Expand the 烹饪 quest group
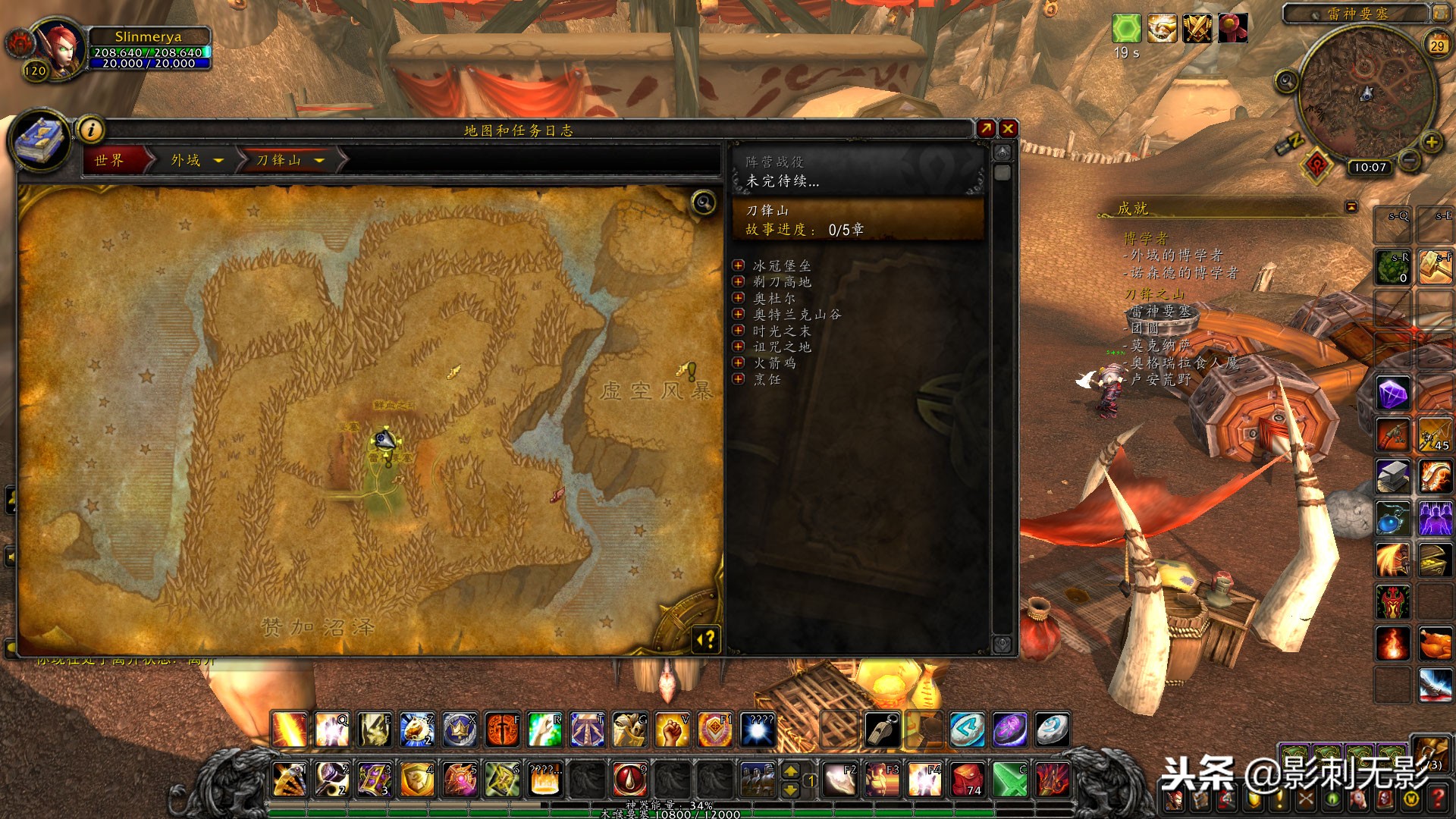Screen dimensions: 1456x819 click(x=739, y=378)
